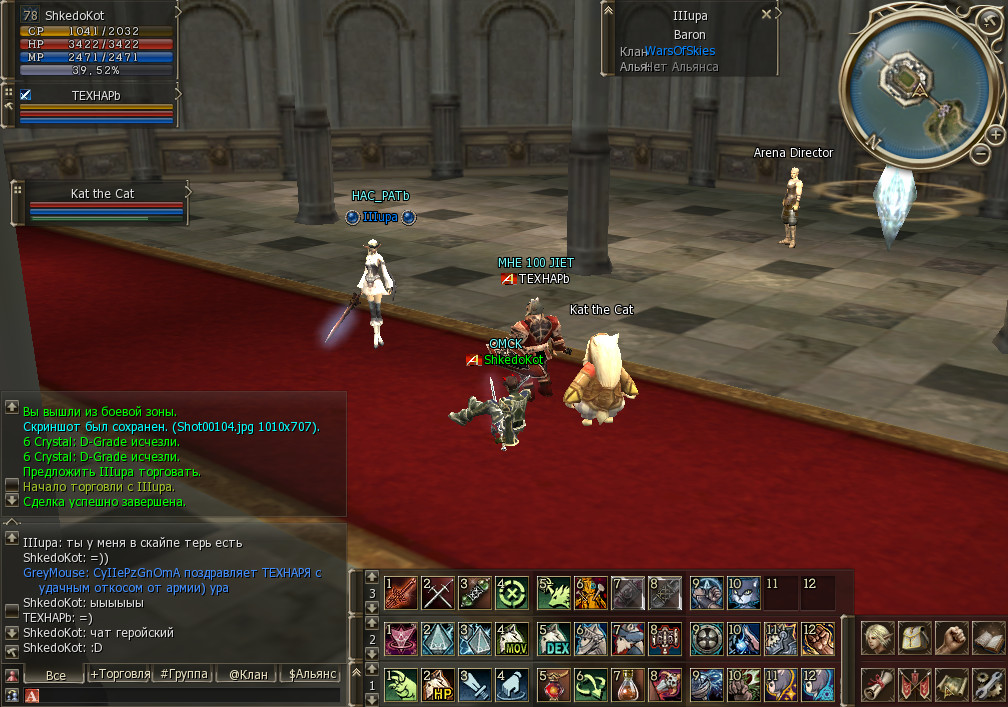Use the red potion flask slot
The height and width of the screenshot is (707, 1008).
click(x=628, y=685)
